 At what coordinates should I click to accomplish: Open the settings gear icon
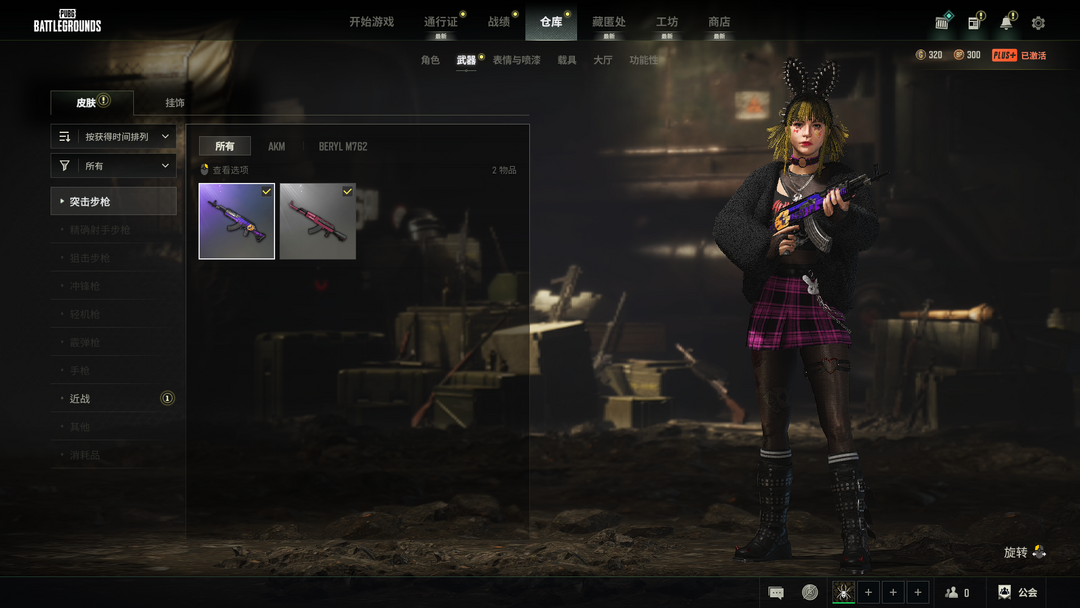1038,23
